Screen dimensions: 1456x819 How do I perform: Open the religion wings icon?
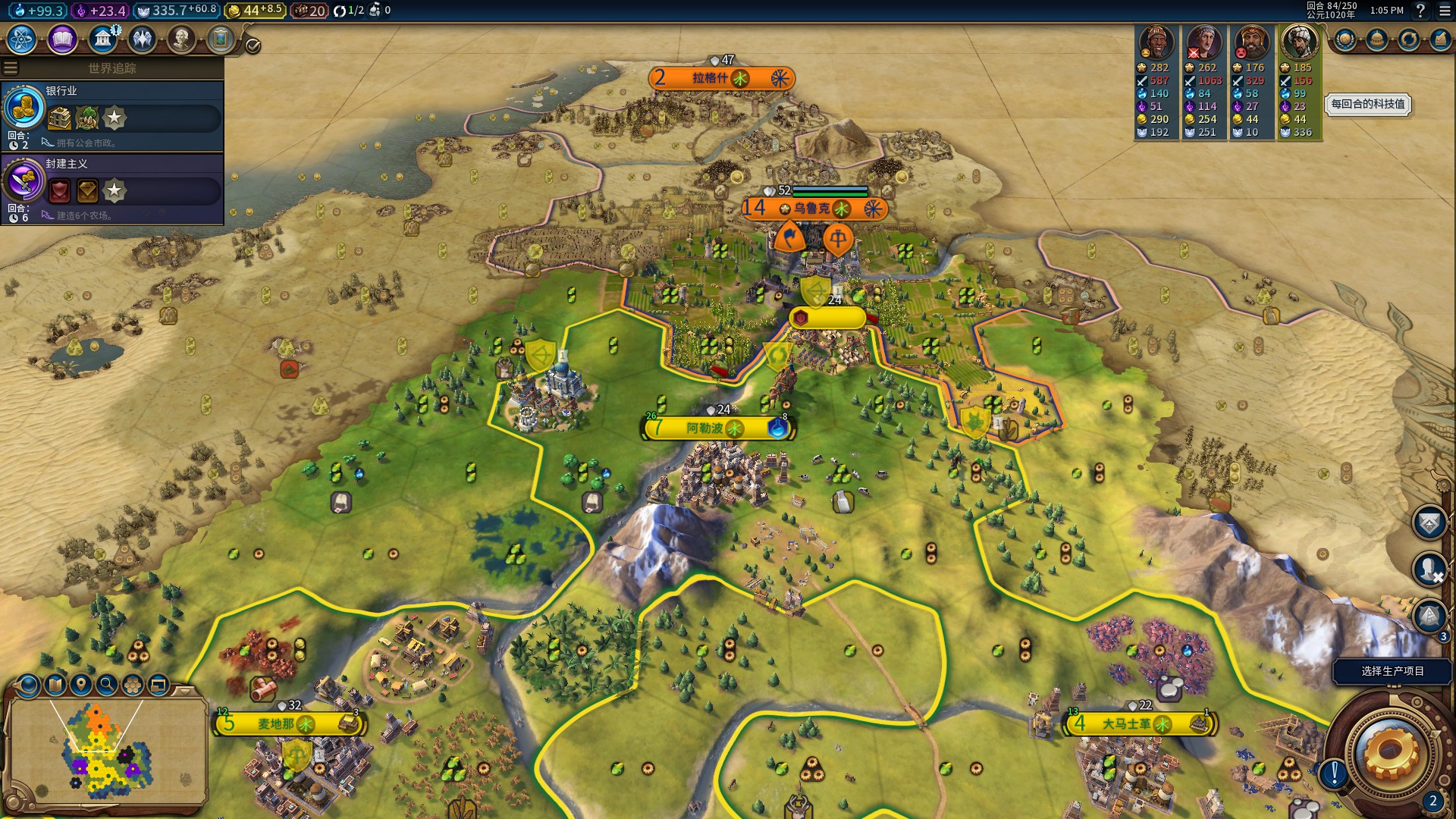tap(142, 39)
